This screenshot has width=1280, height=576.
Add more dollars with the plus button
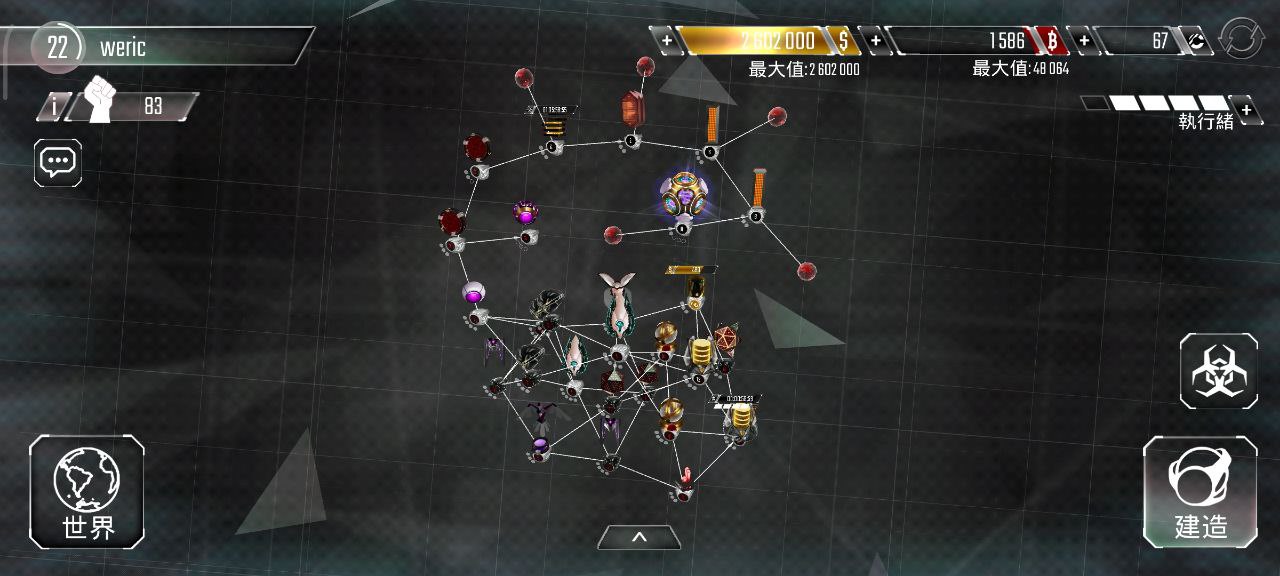(x=666, y=41)
